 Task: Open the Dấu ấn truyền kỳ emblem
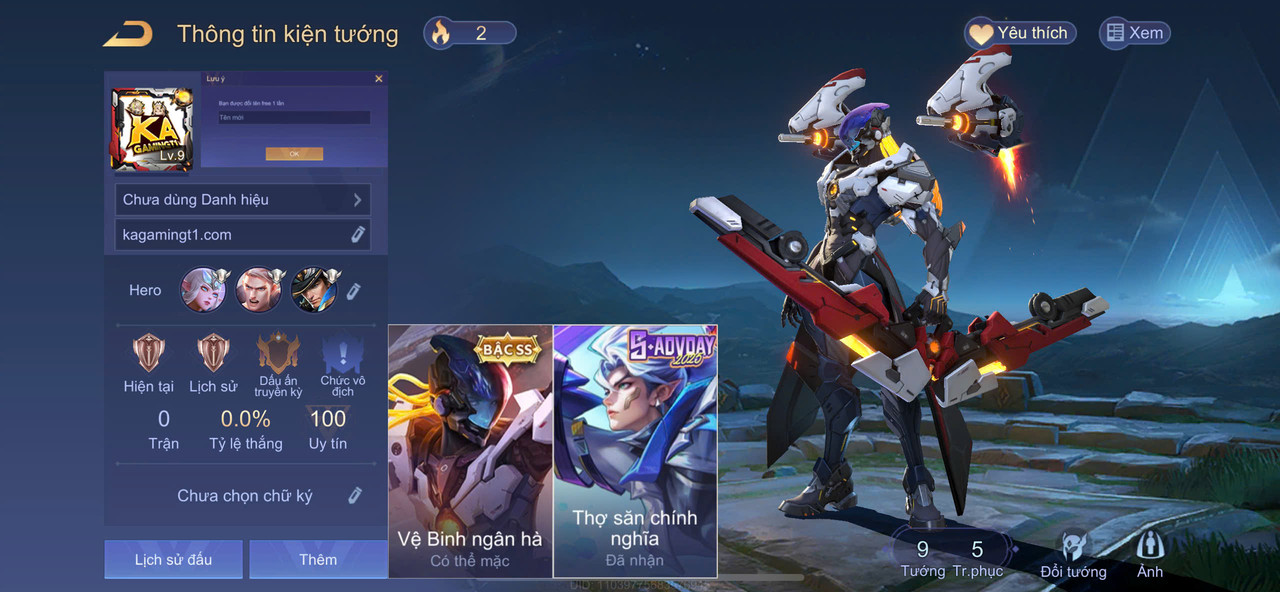pos(278,364)
